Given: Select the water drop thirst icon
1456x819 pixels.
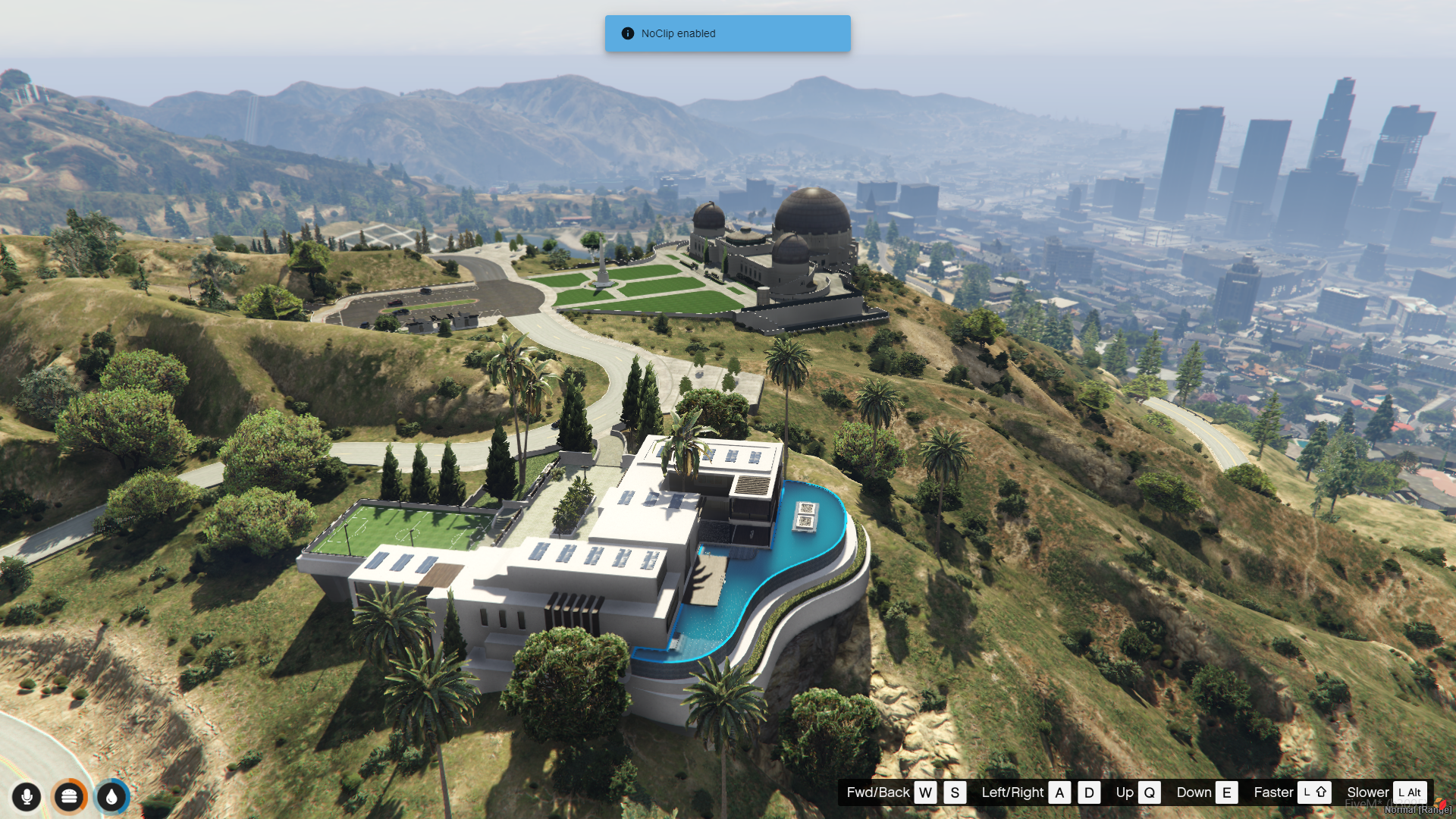Looking at the screenshot, I should 112,797.
